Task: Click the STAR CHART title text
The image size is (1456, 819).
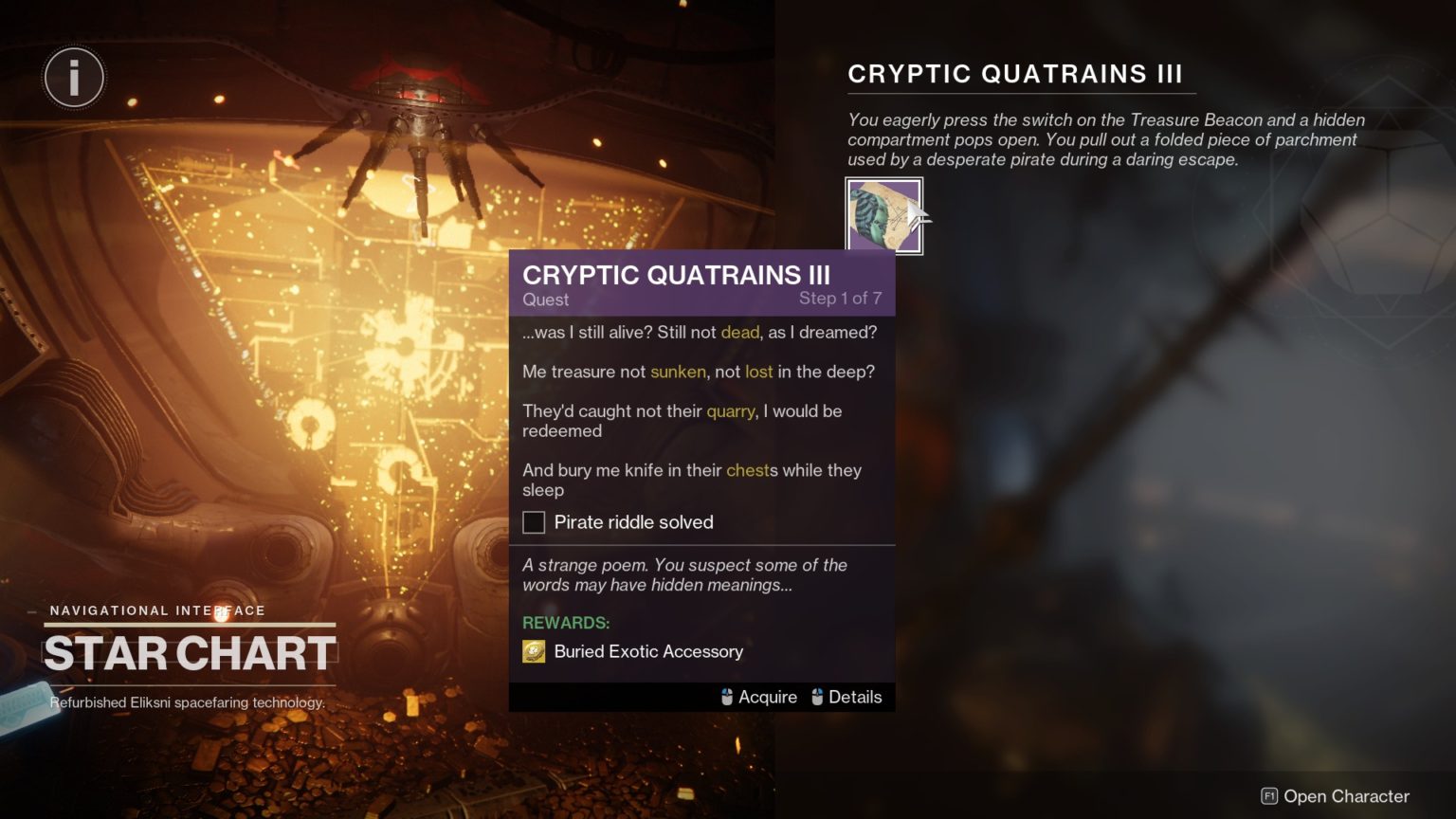Action: (x=188, y=651)
